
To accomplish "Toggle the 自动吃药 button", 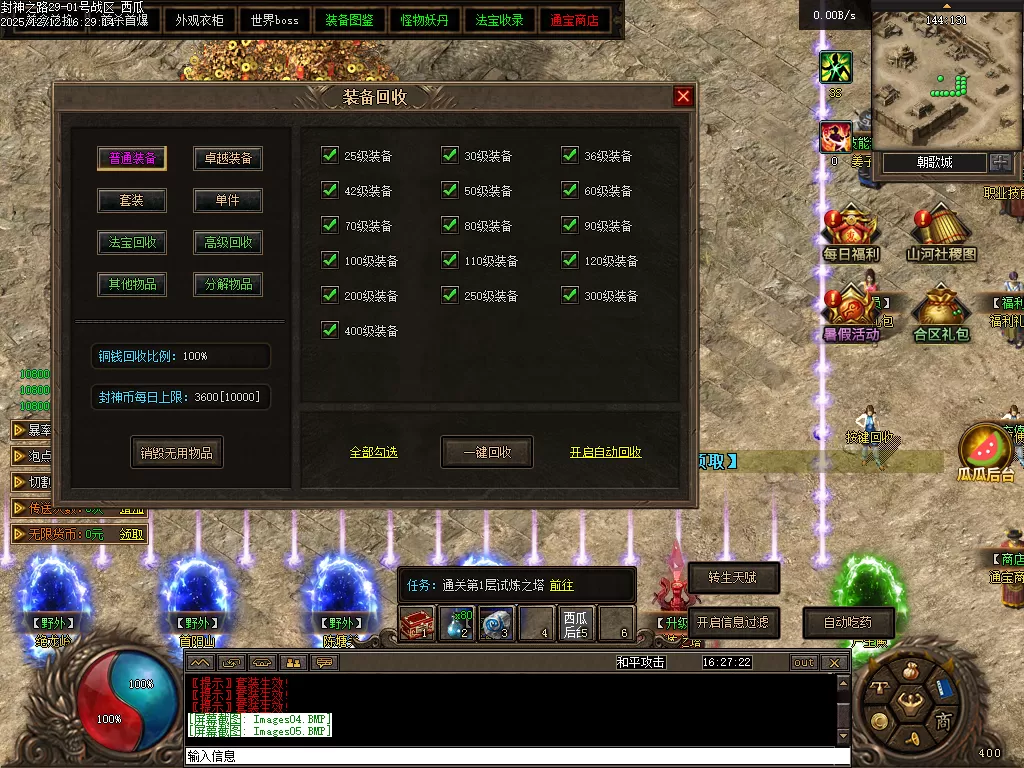I will point(847,622).
